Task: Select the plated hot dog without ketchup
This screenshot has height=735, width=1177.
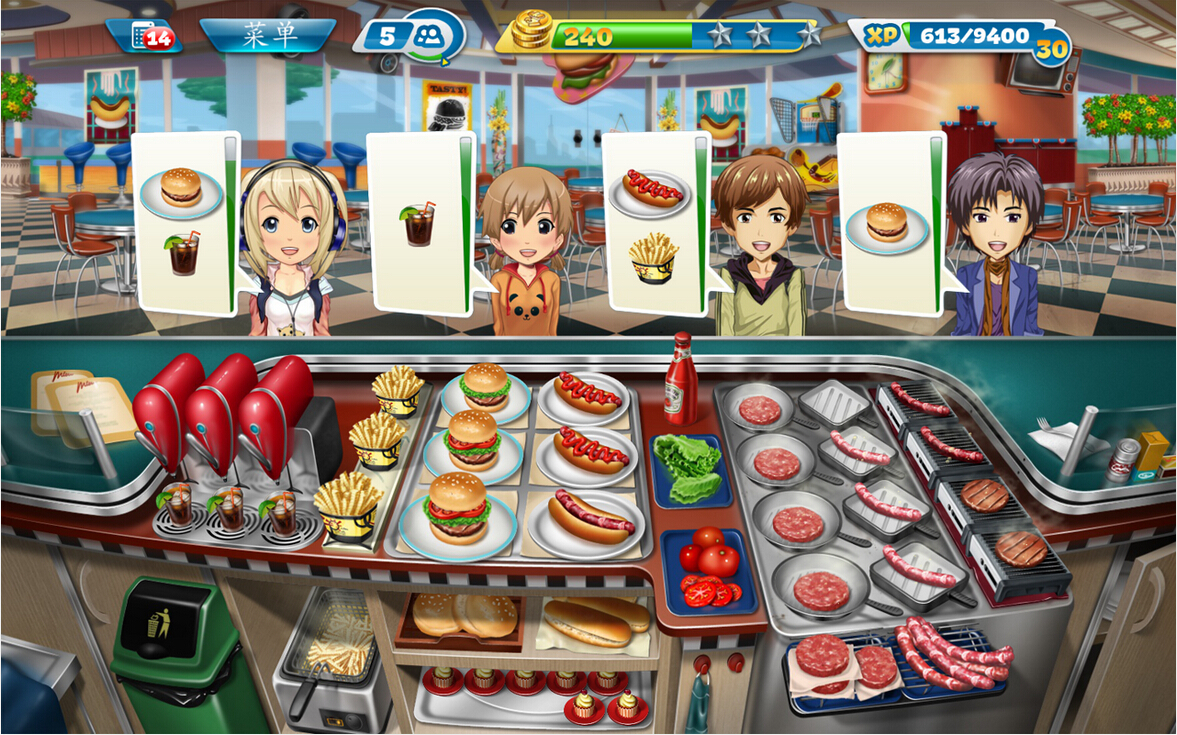Action: 589,519
